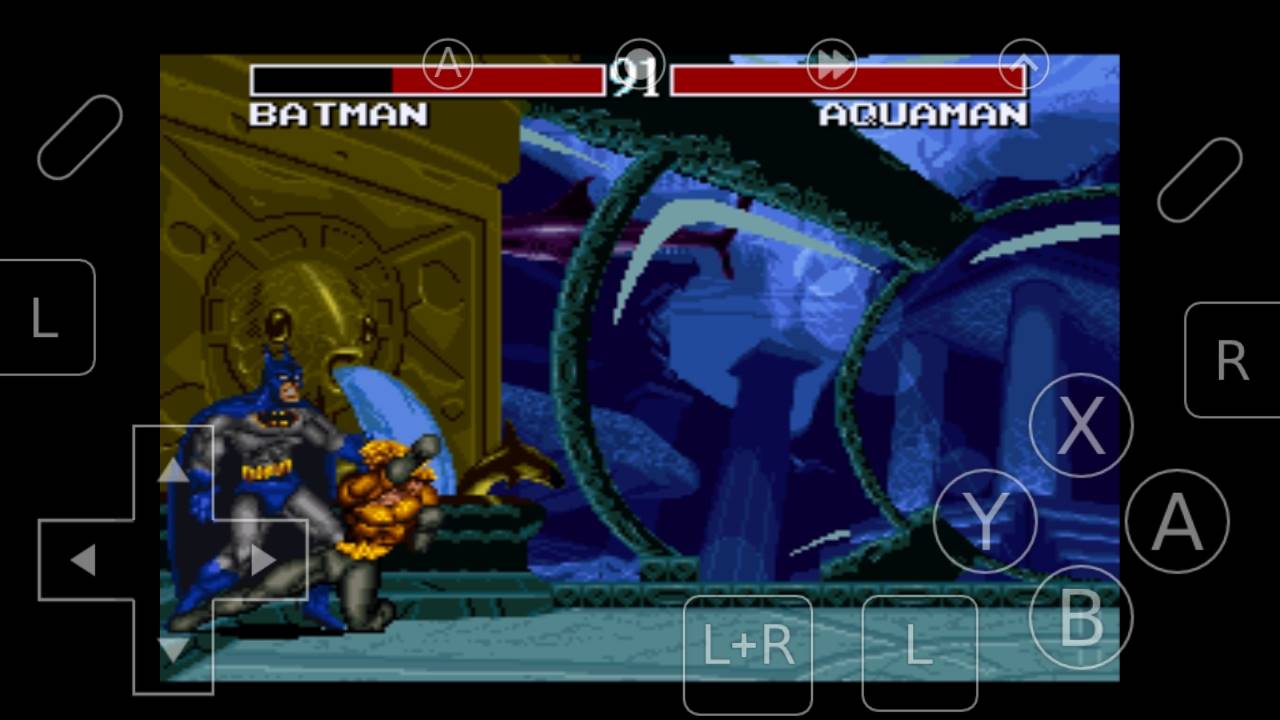Crouch using the D-pad down arrow
Viewport: 1280px width, 720px height.
(x=173, y=650)
